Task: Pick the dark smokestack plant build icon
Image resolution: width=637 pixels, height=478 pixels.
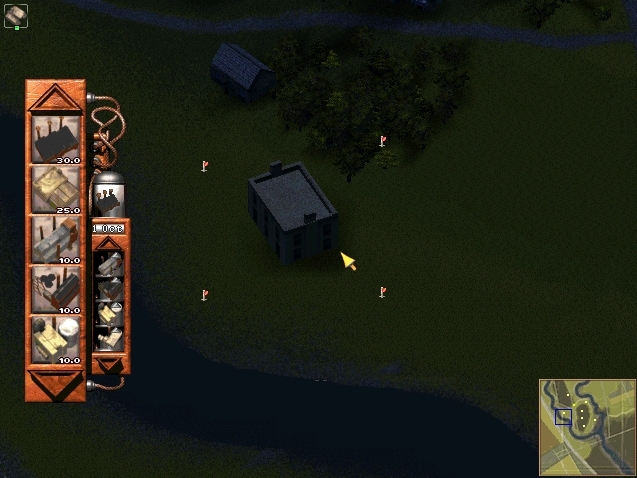Action: tap(56, 288)
